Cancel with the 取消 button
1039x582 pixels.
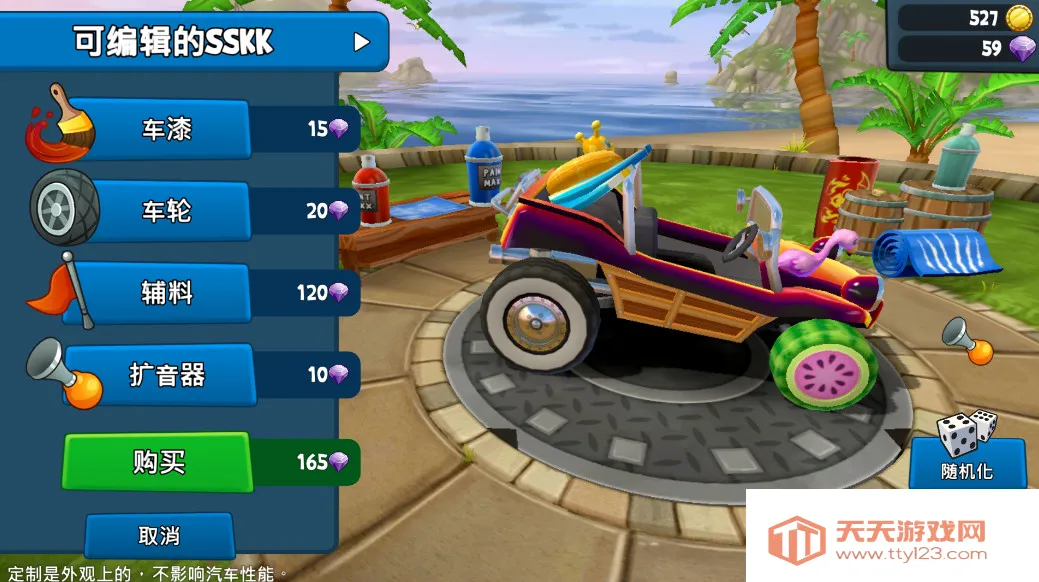coord(158,535)
